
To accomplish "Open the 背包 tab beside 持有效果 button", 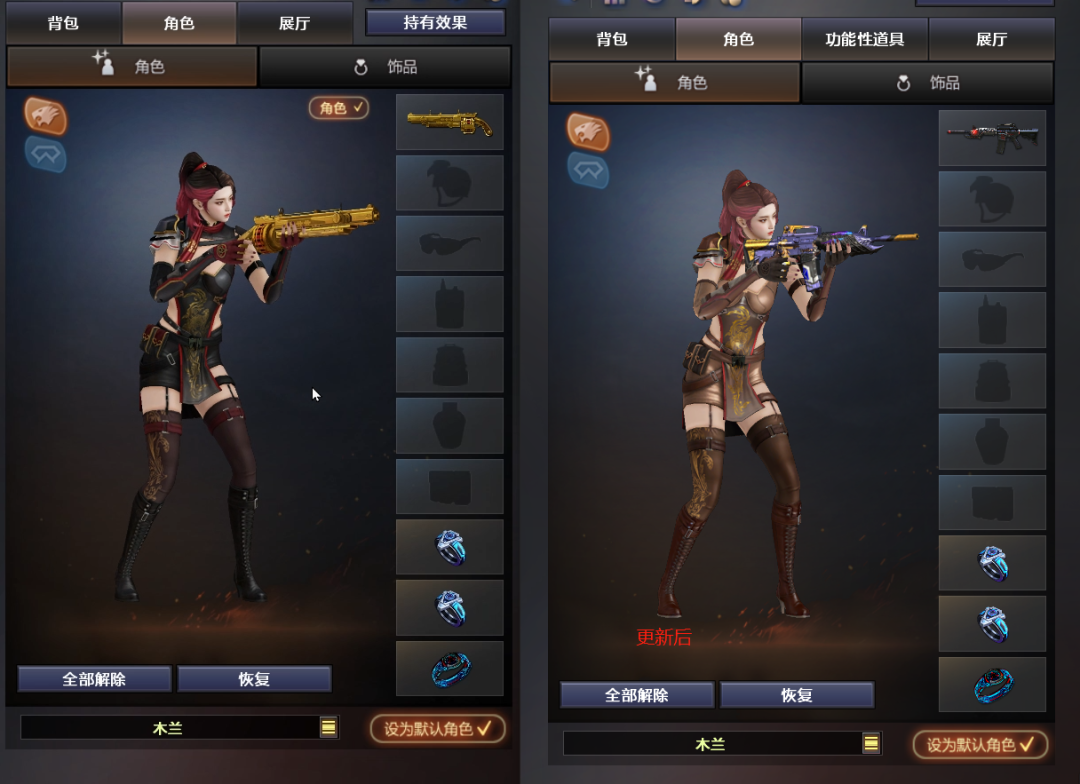I will 63,23.
